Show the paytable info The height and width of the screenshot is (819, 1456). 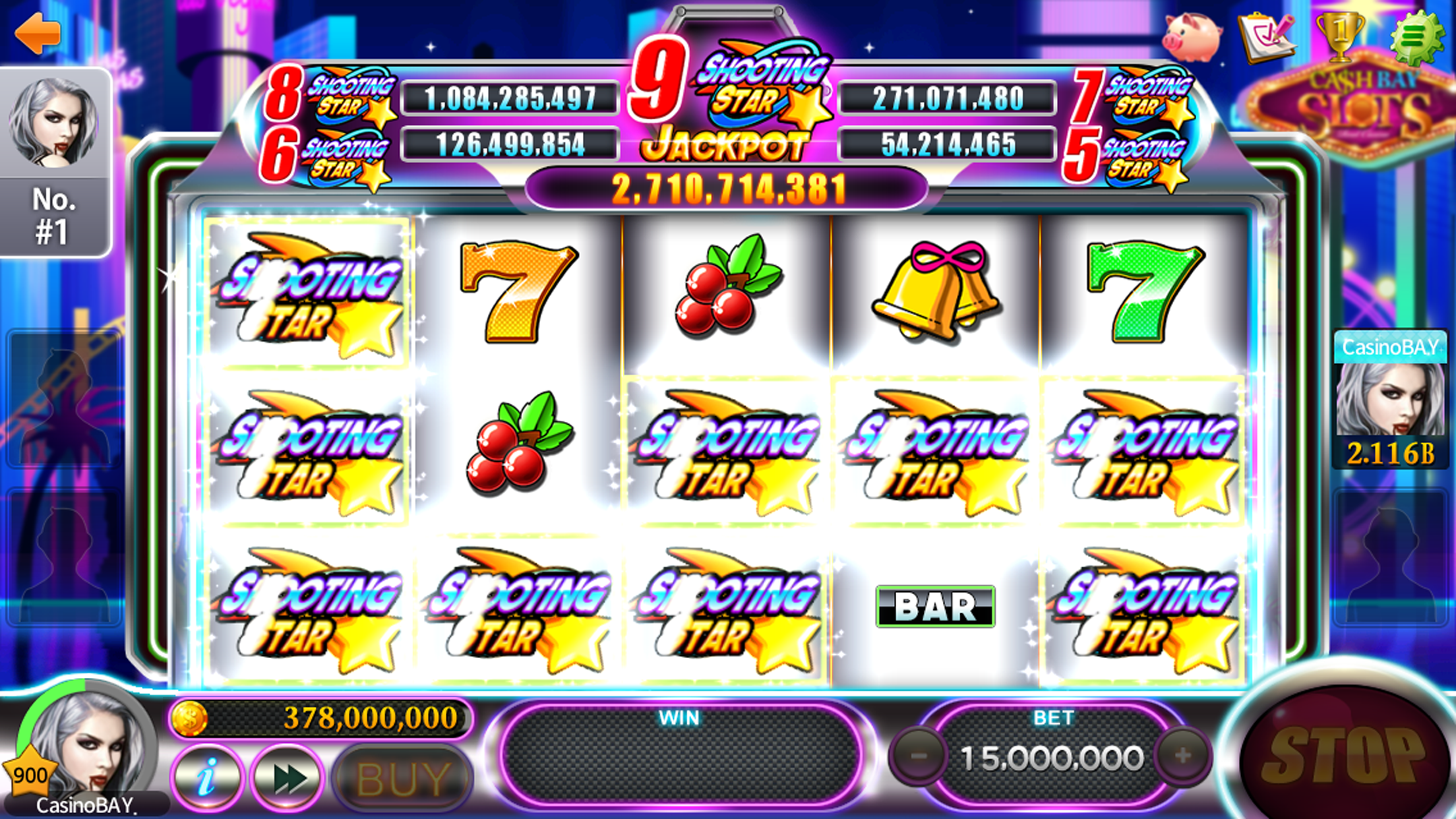click(207, 779)
